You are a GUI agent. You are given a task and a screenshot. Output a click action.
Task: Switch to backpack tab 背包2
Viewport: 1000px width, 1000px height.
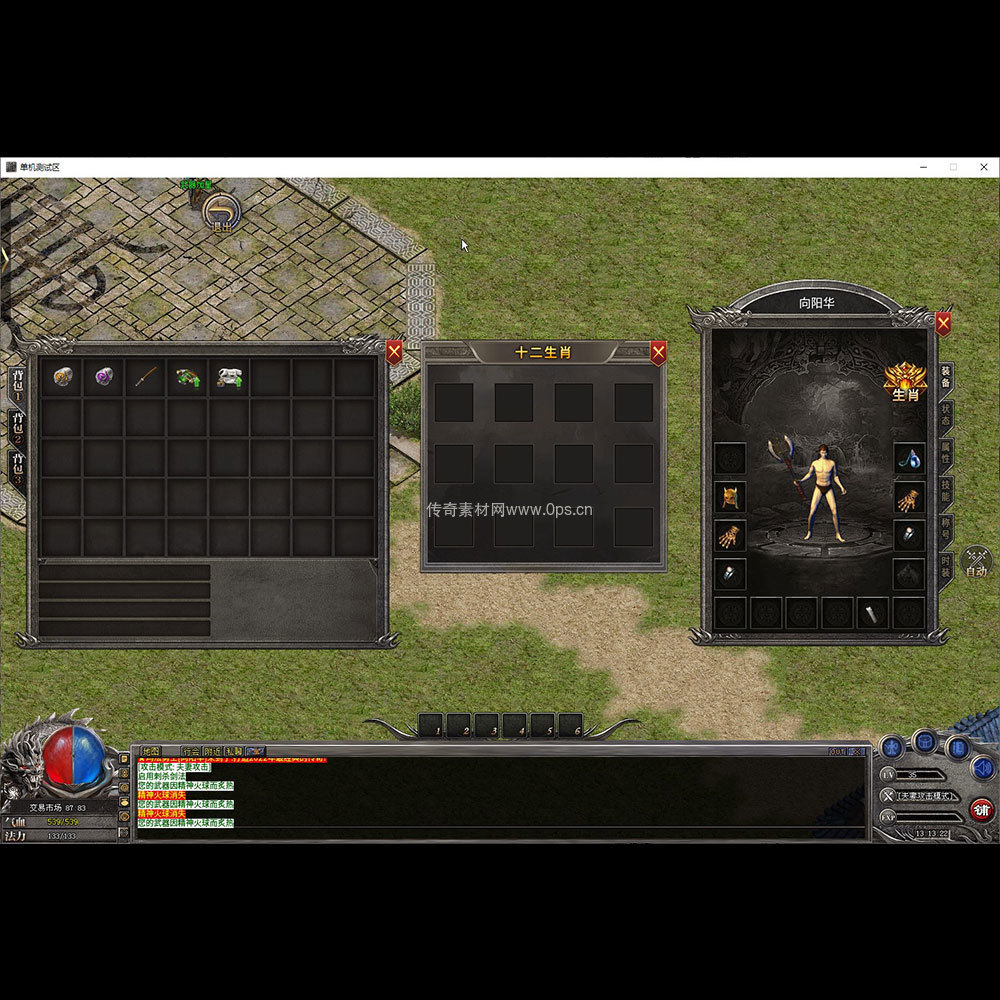[17, 424]
